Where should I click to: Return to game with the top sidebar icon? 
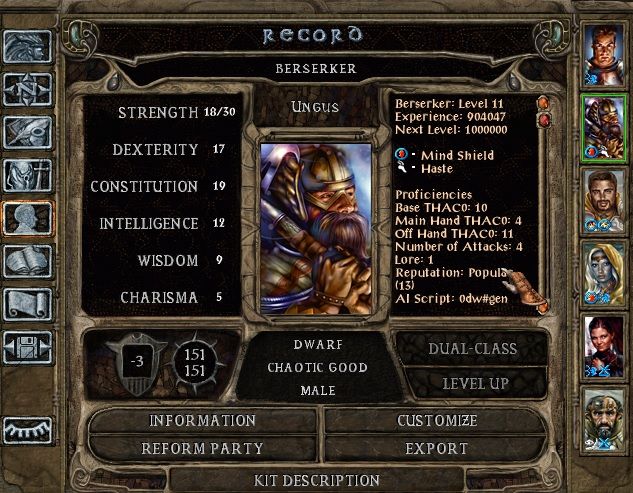pos(27,48)
